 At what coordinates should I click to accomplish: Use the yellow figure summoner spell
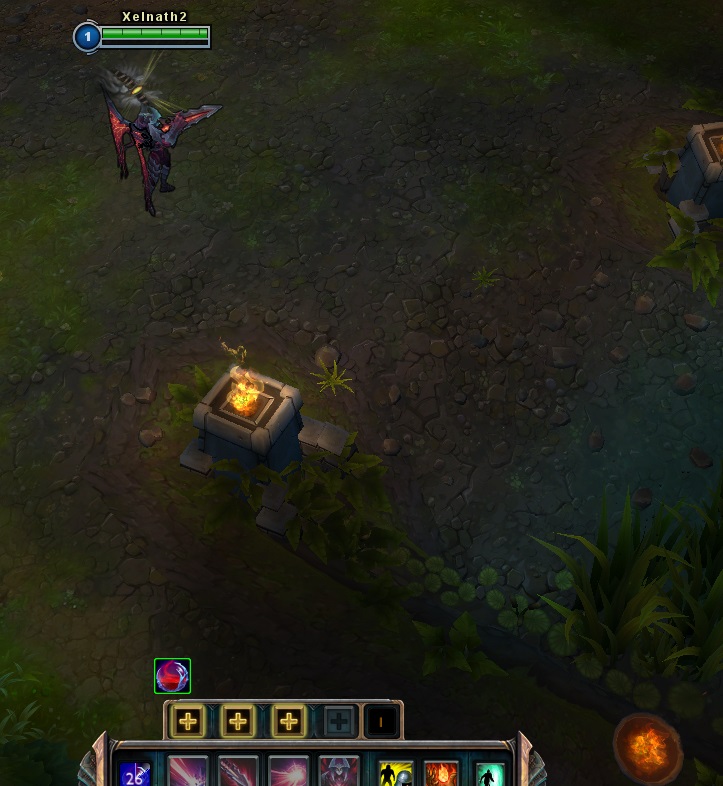point(396,774)
